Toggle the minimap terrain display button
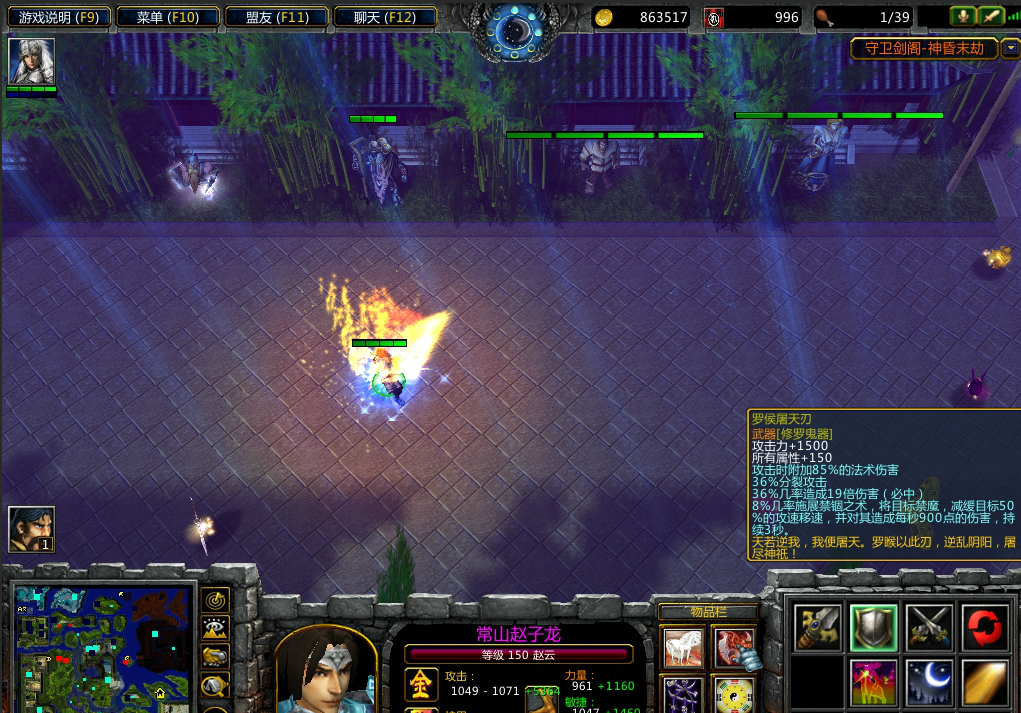 216,628
